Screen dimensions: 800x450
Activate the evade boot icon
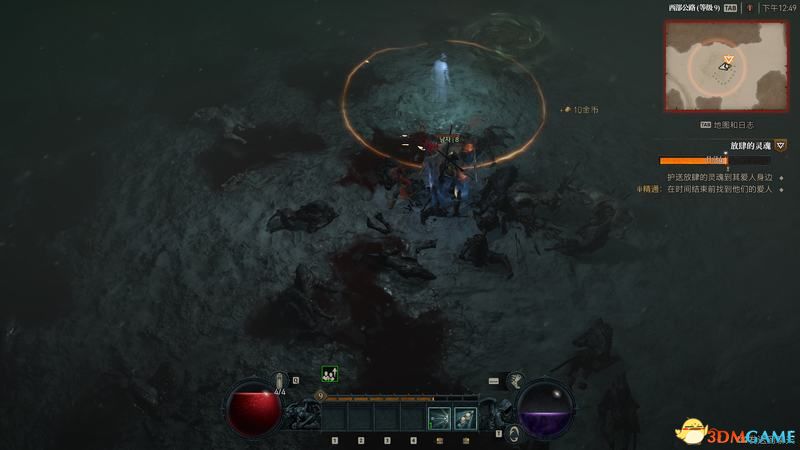click(516, 380)
